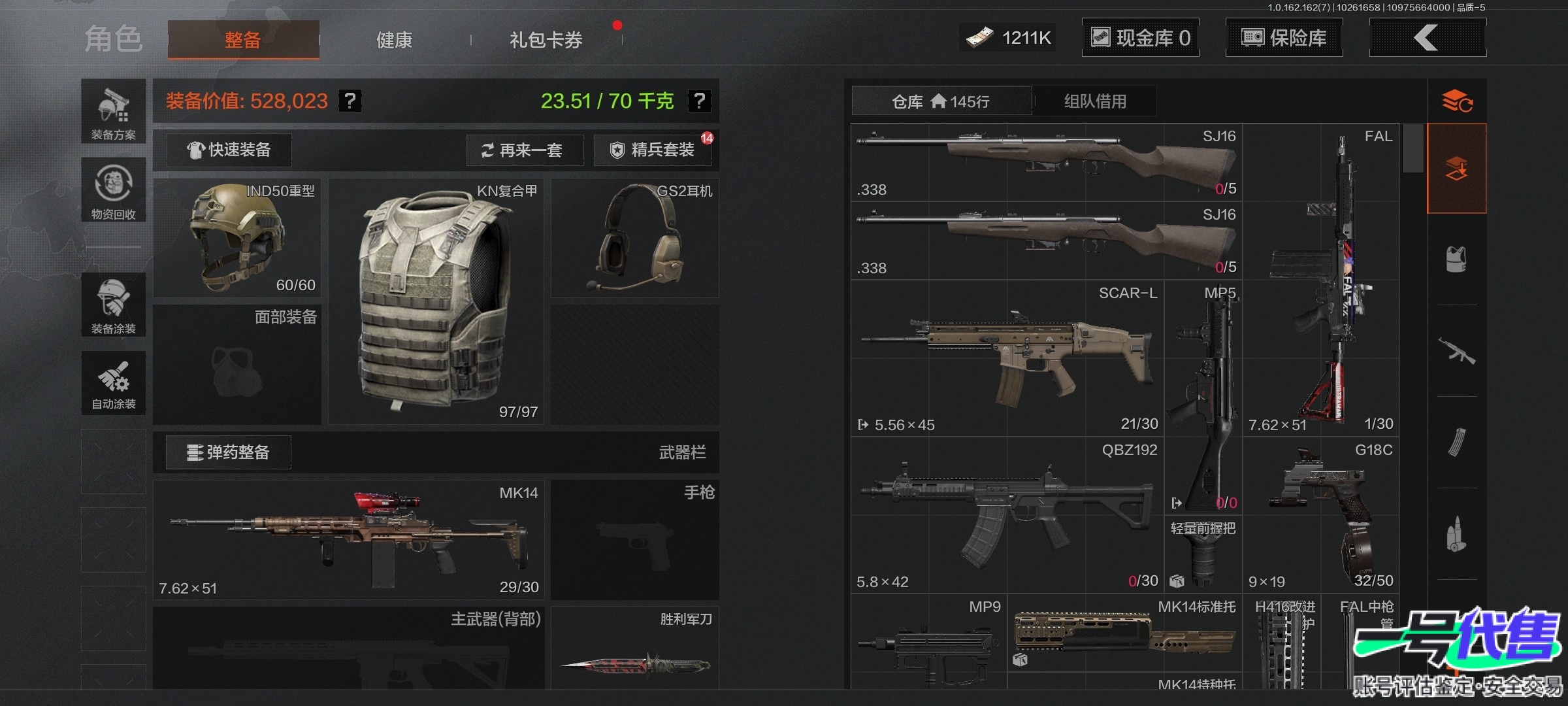Open 物资回收 item recycling
This screenshot has width=1568, height=706.
(114, 190)
